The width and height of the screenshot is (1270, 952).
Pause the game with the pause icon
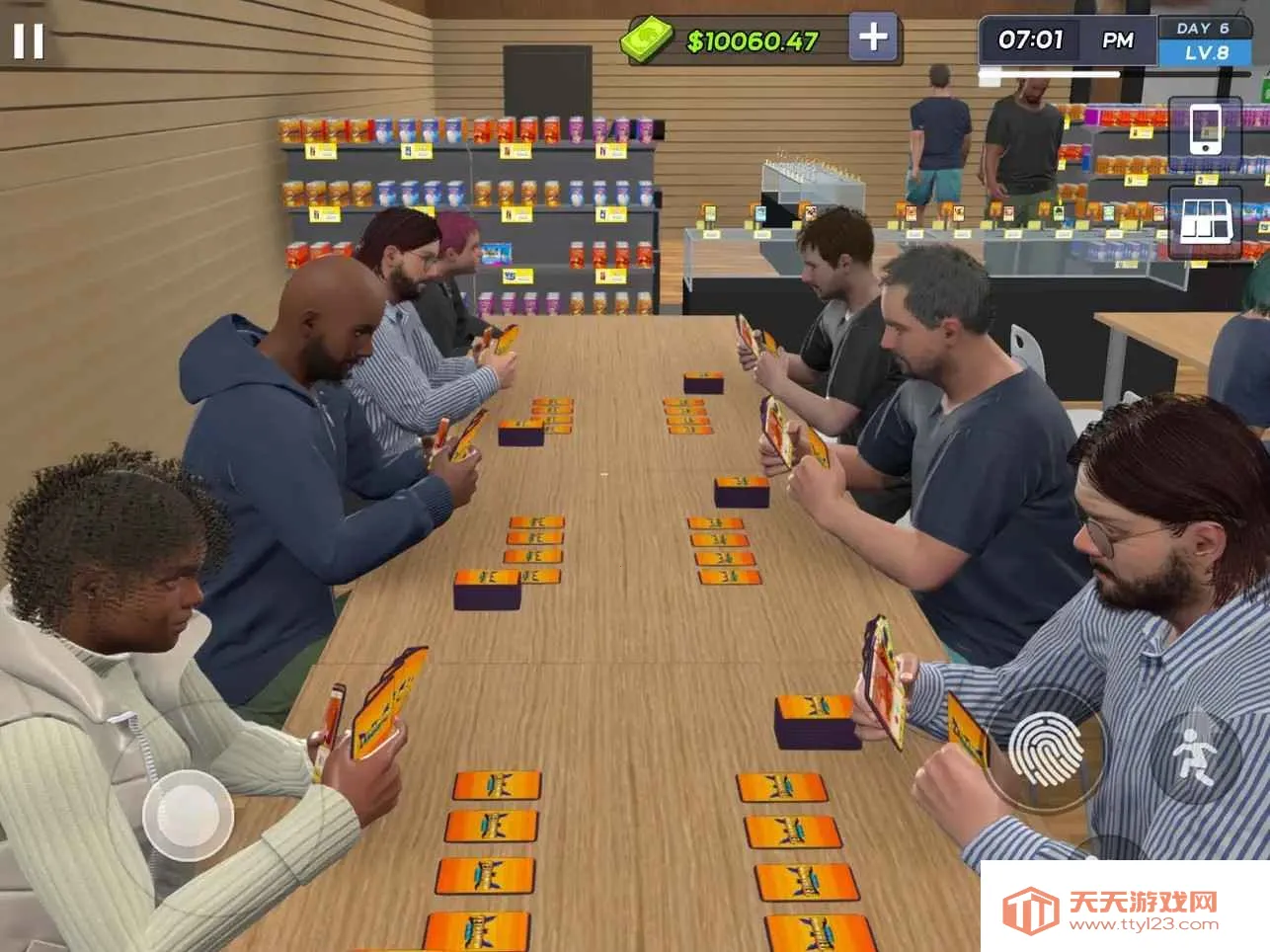(x=28, y=40)
